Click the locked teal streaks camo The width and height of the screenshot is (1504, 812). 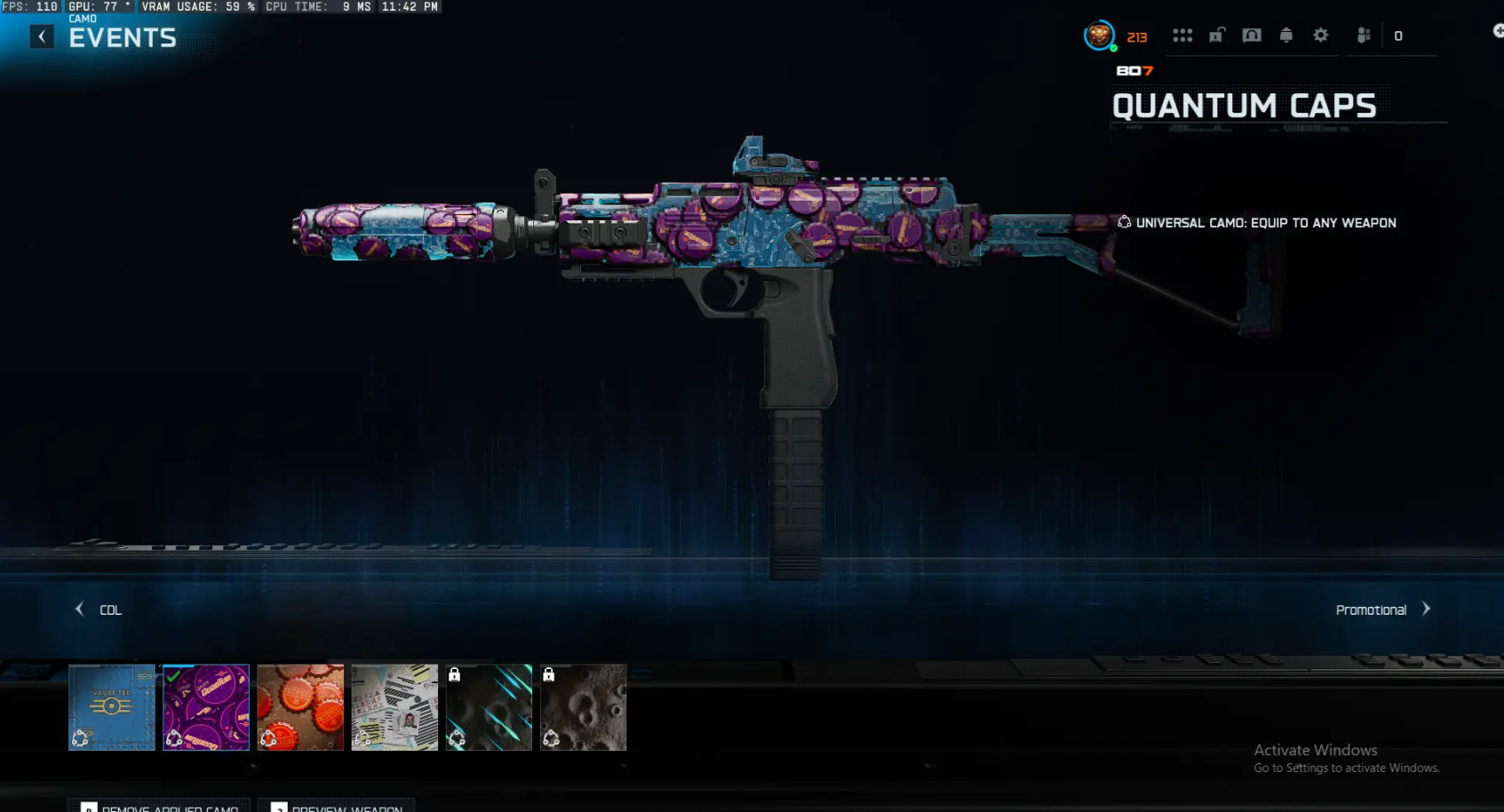(488, 707)
